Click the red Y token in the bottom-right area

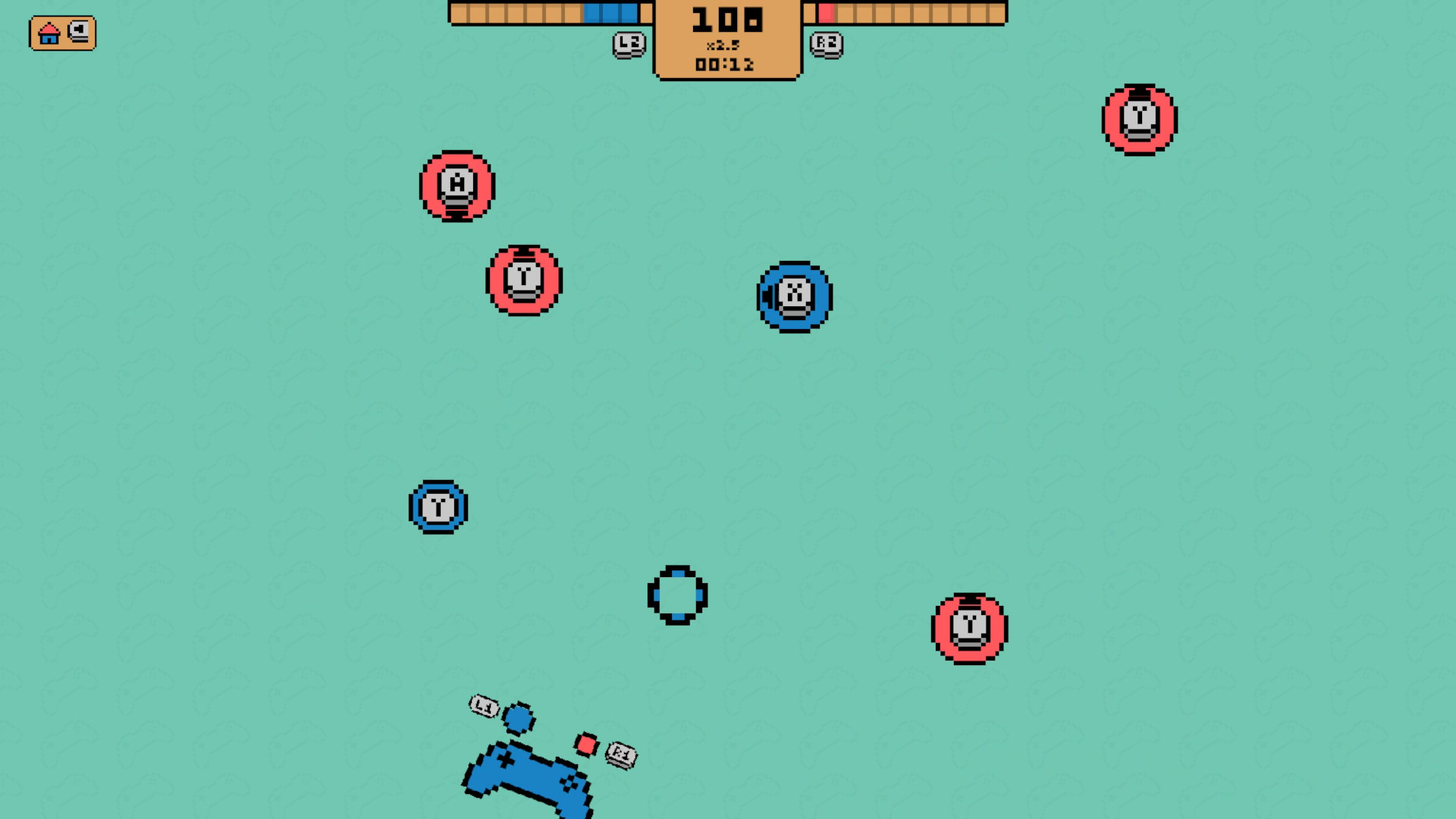coord(968,626)
